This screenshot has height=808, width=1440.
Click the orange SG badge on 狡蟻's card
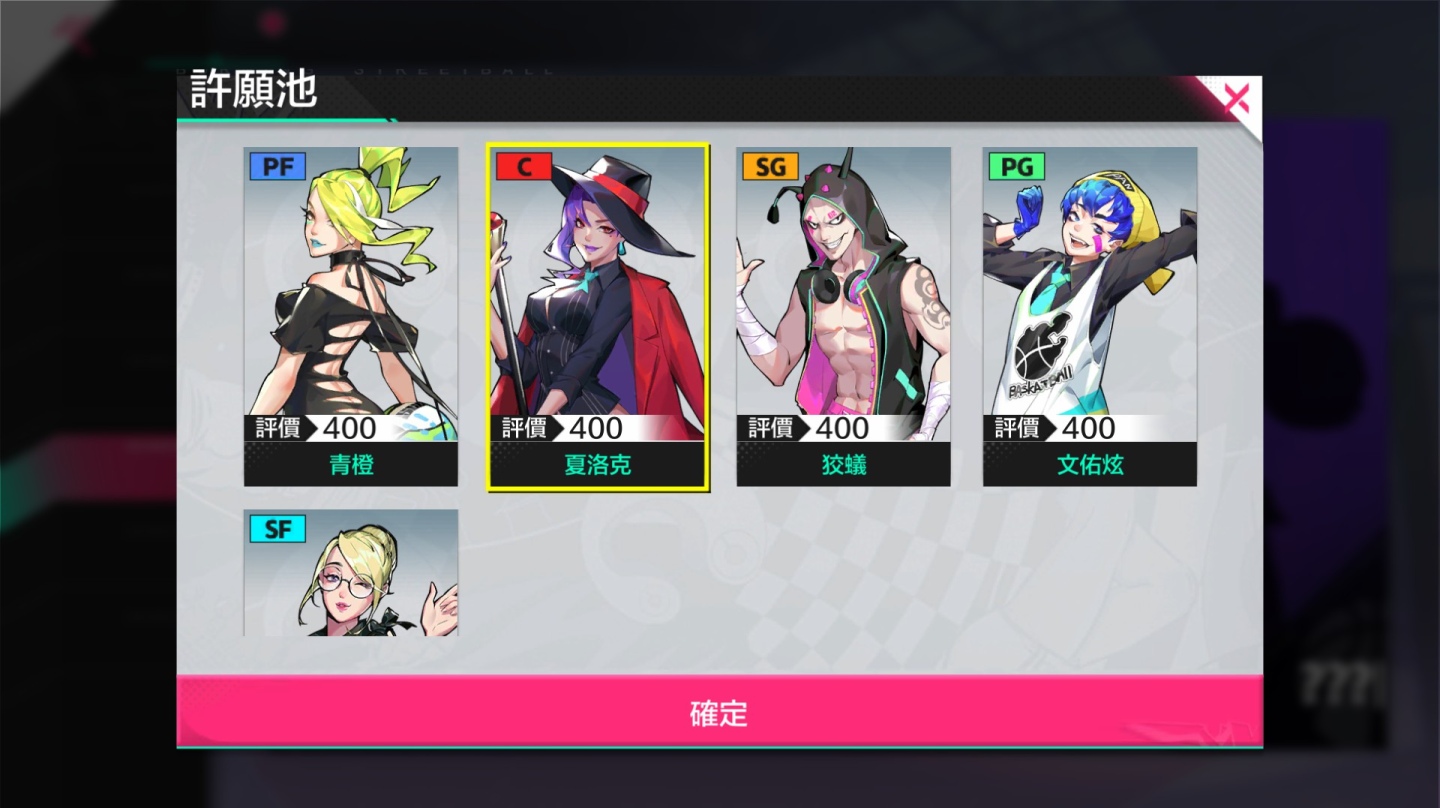tap(770, 167)
